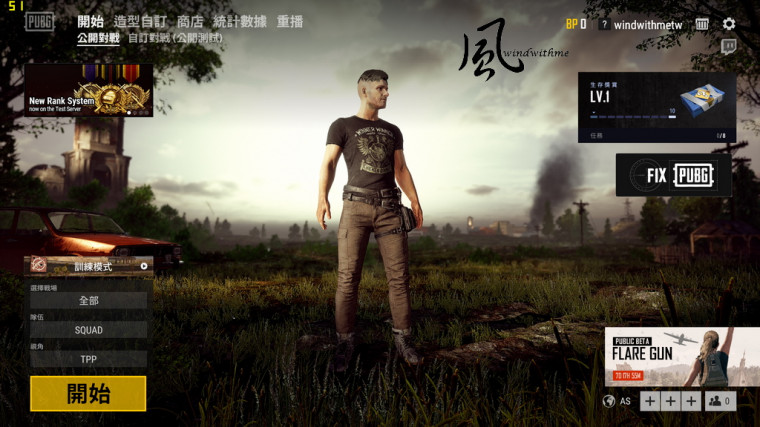Select the 公開對戰 public match sub-tab

98,38
